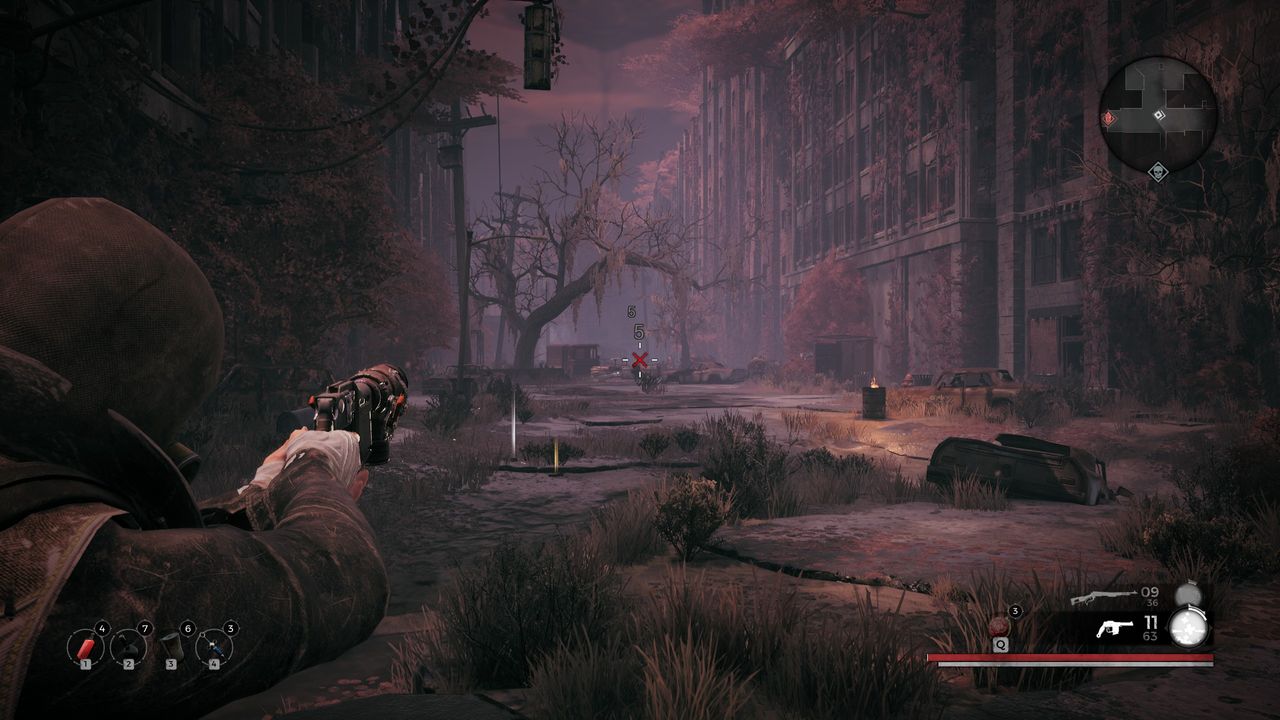The image size is (1280, 720).
Task: Select the equipped handgun weapon icon
Action: point(1114,629)
